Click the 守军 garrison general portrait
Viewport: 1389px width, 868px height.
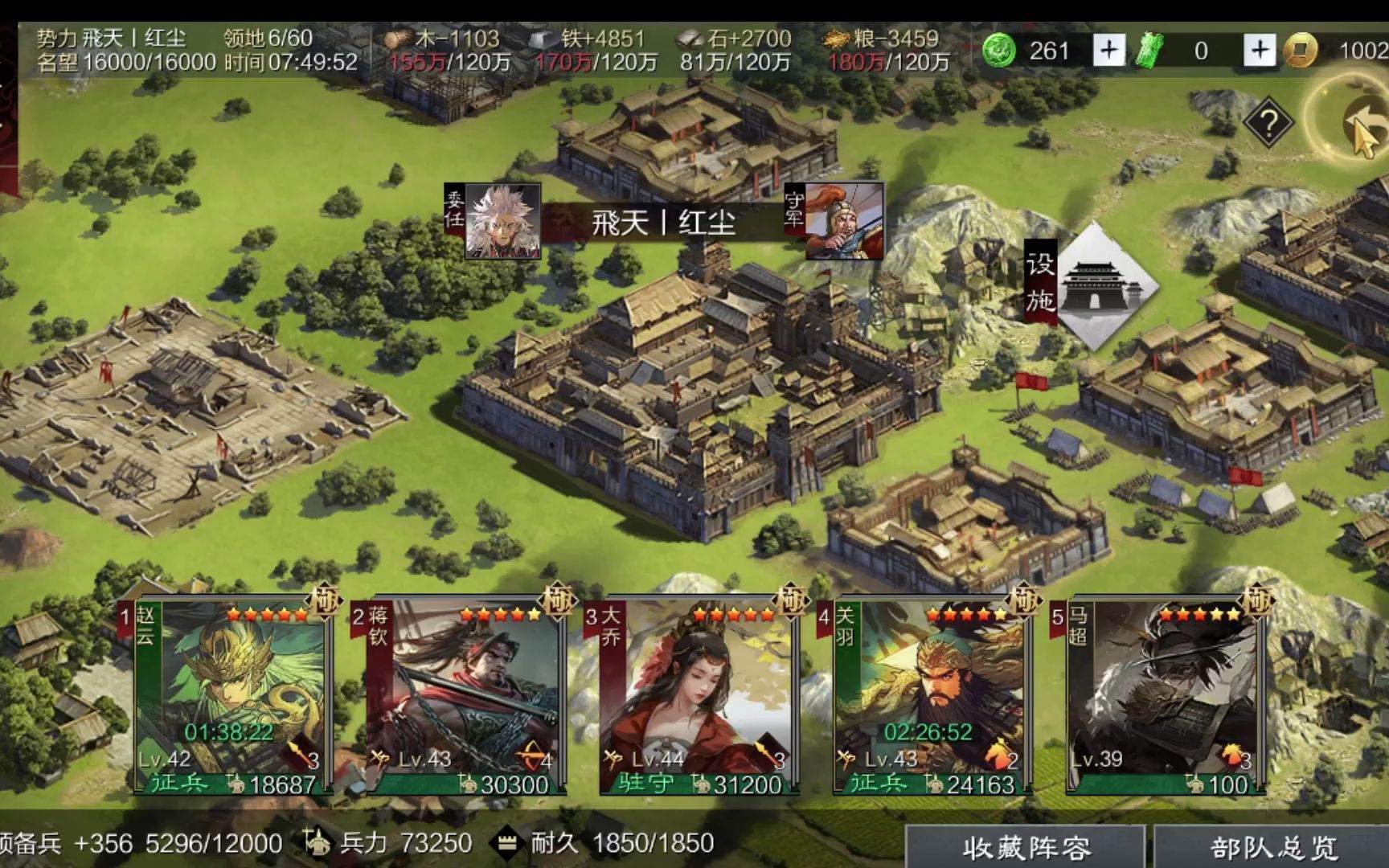842,221
